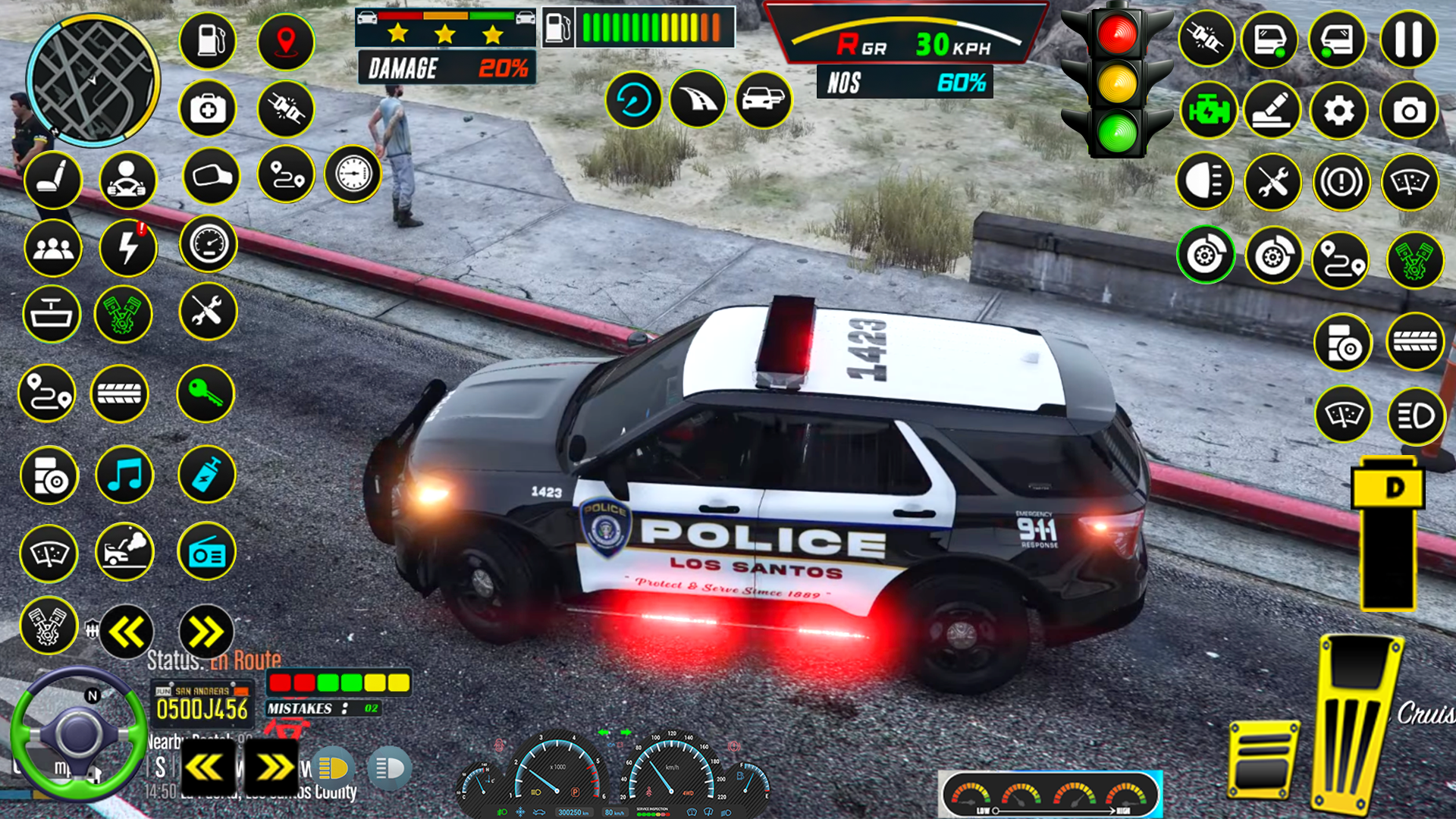Image resolution: width=1456 pixels, height=819 pixels.
Task: Activate the NOS energy drink icon
Action: click(207, 475)
